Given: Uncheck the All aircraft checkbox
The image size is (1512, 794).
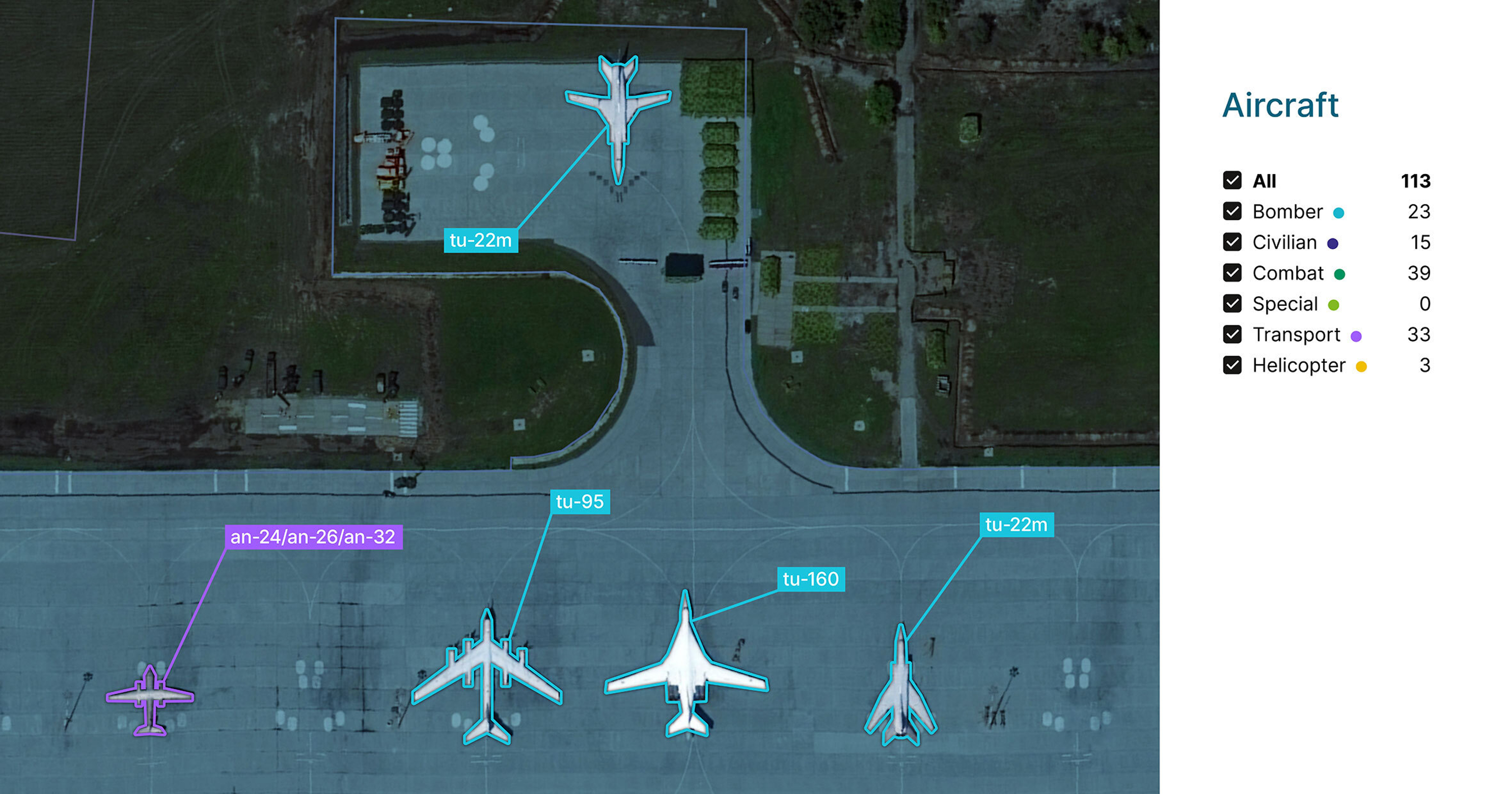Looking at the screenshot, I should coord(1232,181).
